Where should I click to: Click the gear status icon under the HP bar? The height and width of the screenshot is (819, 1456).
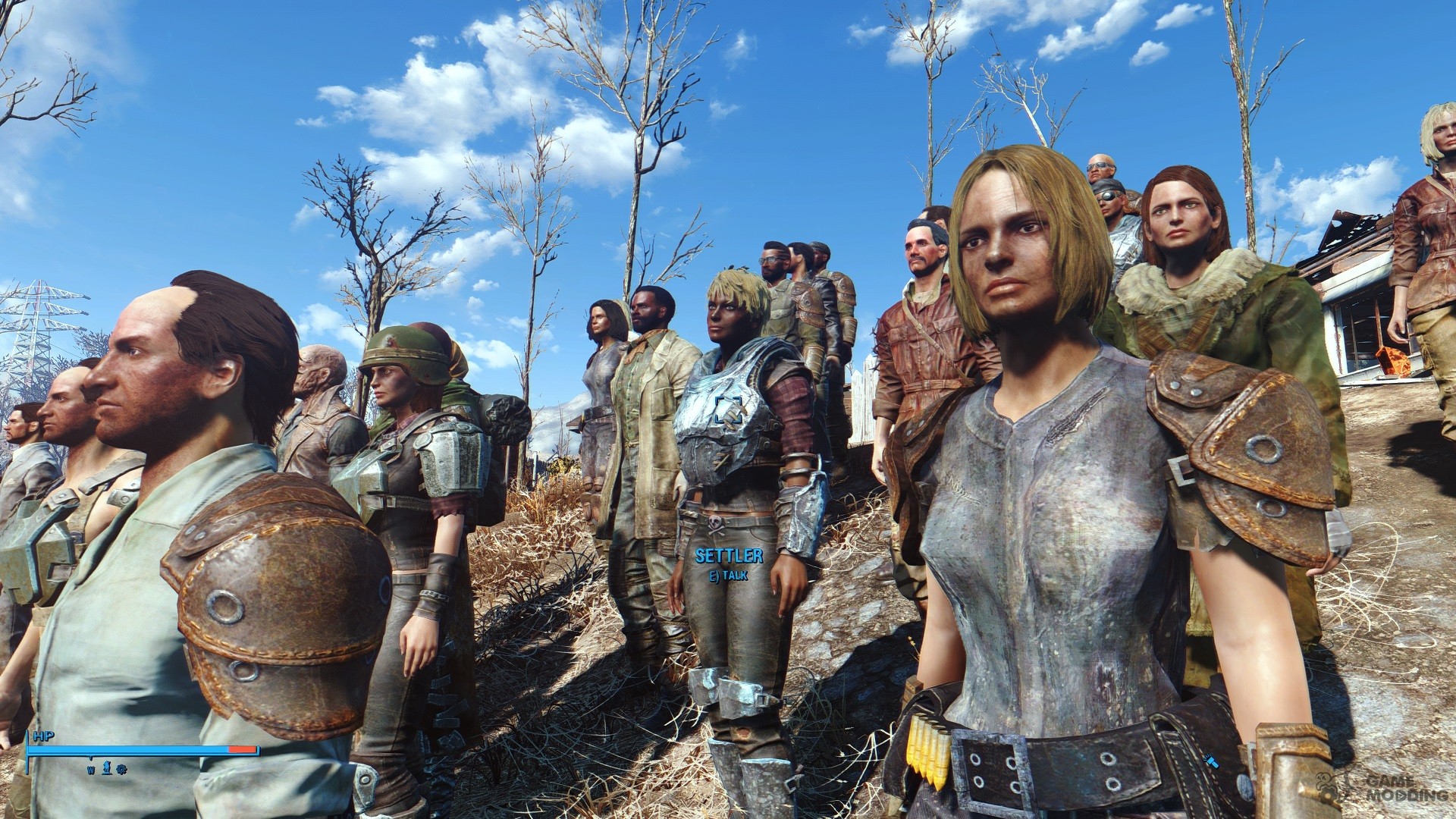click(x=121, y=768)
